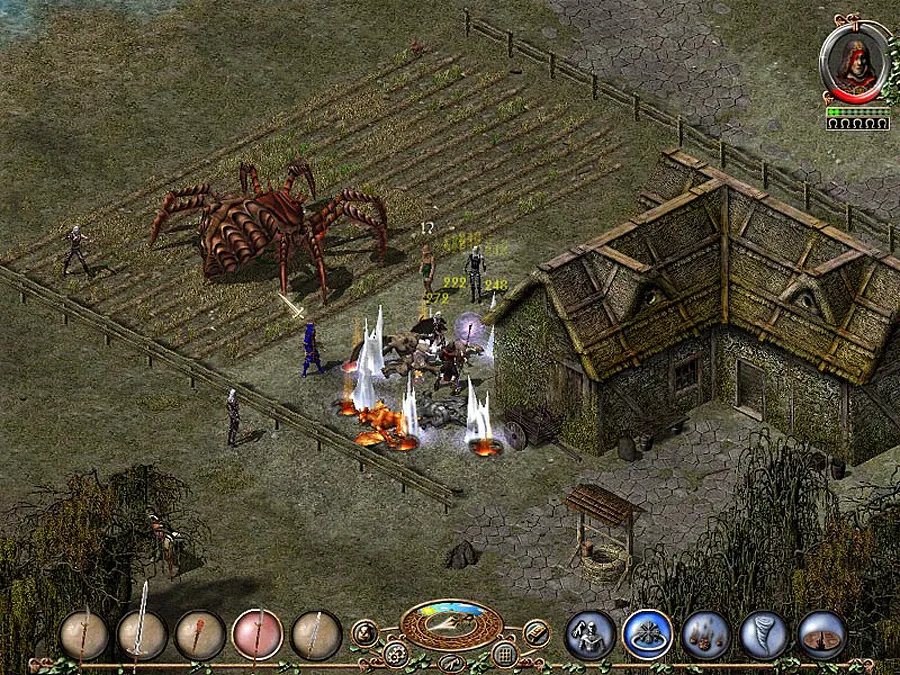Screen dimensions: 900x675
Task: Open the hooded character portrait
Action: 857,62
